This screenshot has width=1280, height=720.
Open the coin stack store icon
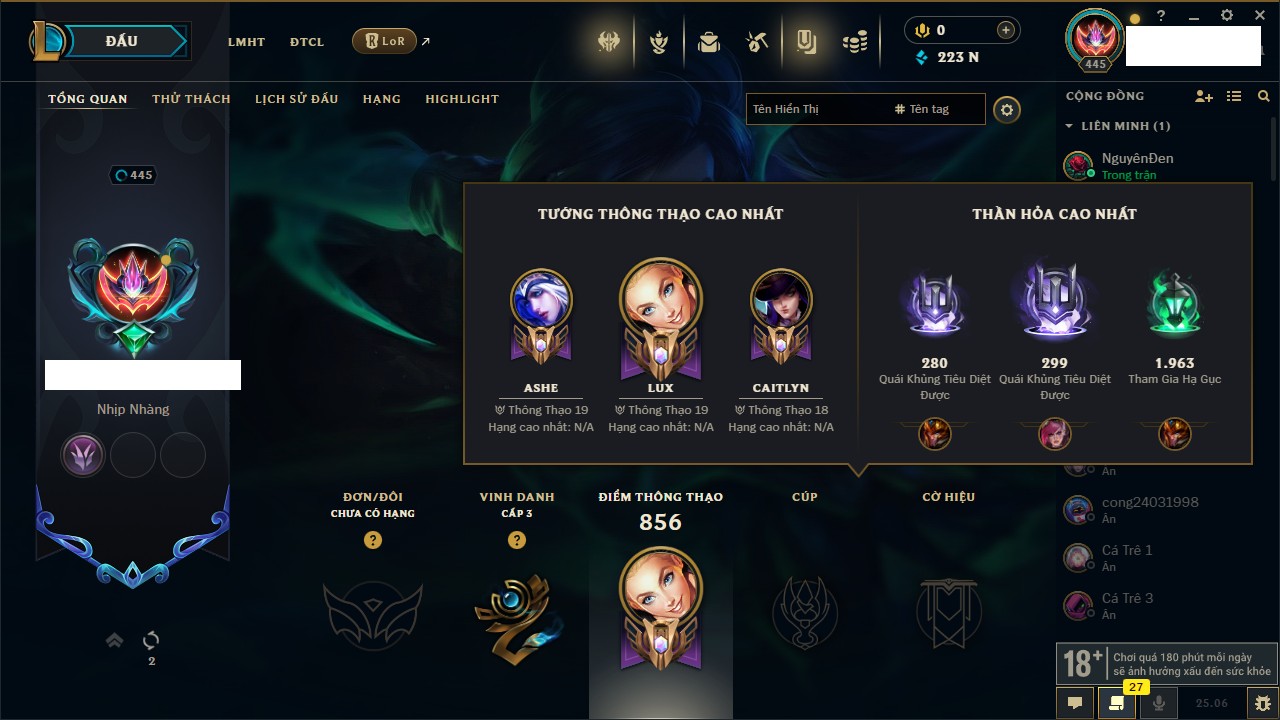[x=854, y=42]
